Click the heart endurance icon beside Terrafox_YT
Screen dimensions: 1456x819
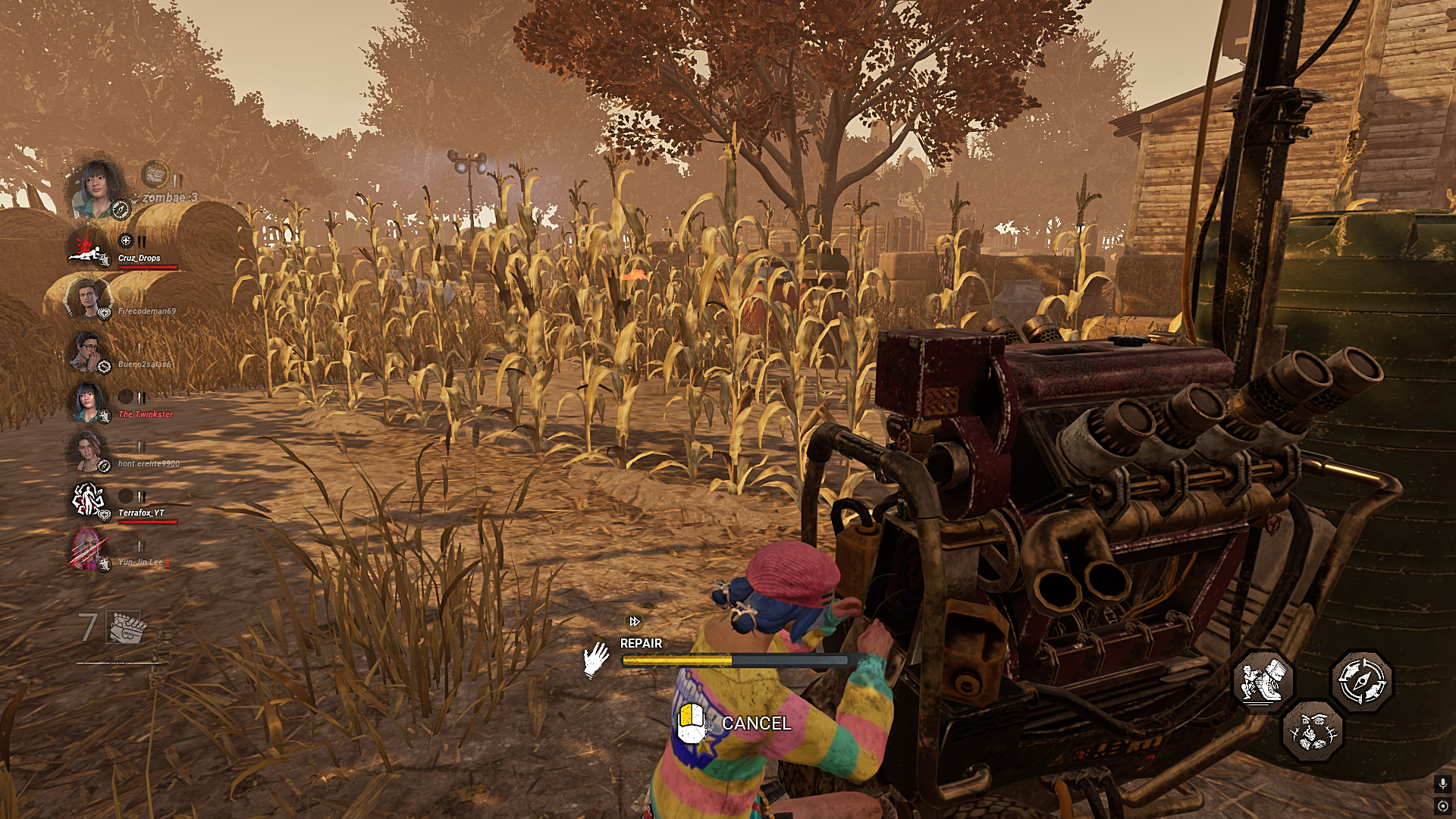click(x=104, y=513)
